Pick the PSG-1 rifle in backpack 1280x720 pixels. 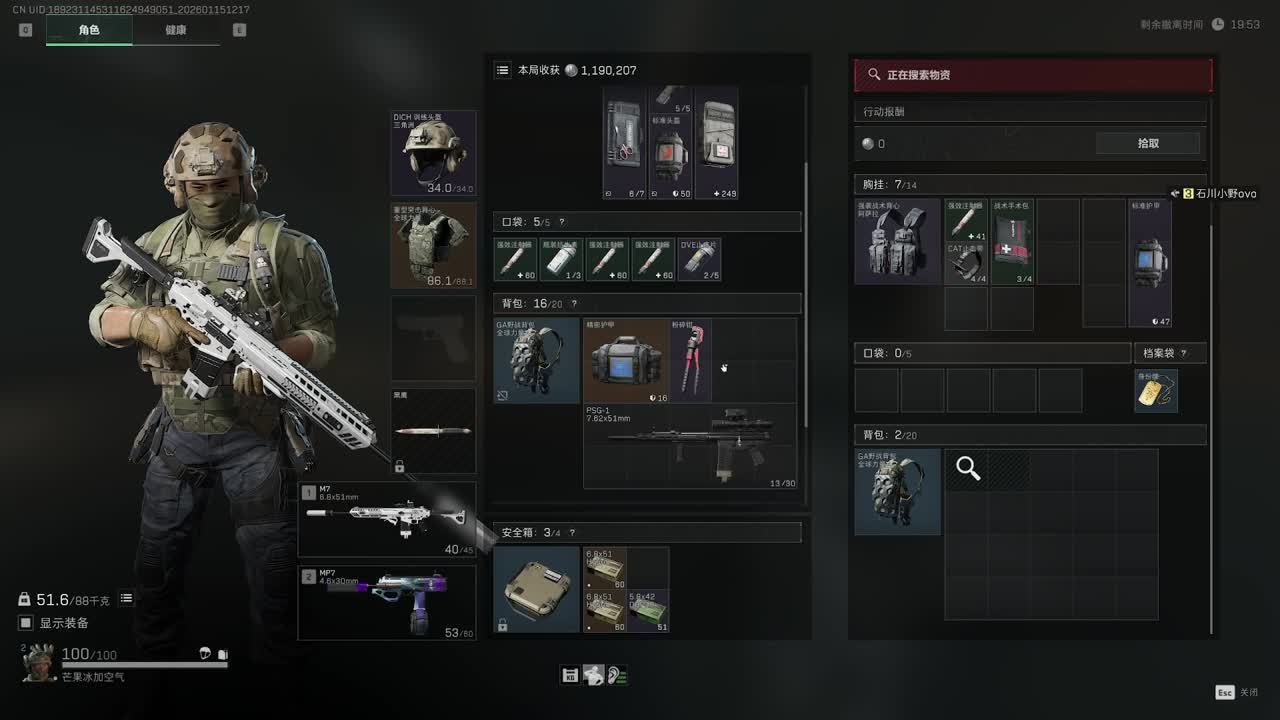tap(690, 446)
